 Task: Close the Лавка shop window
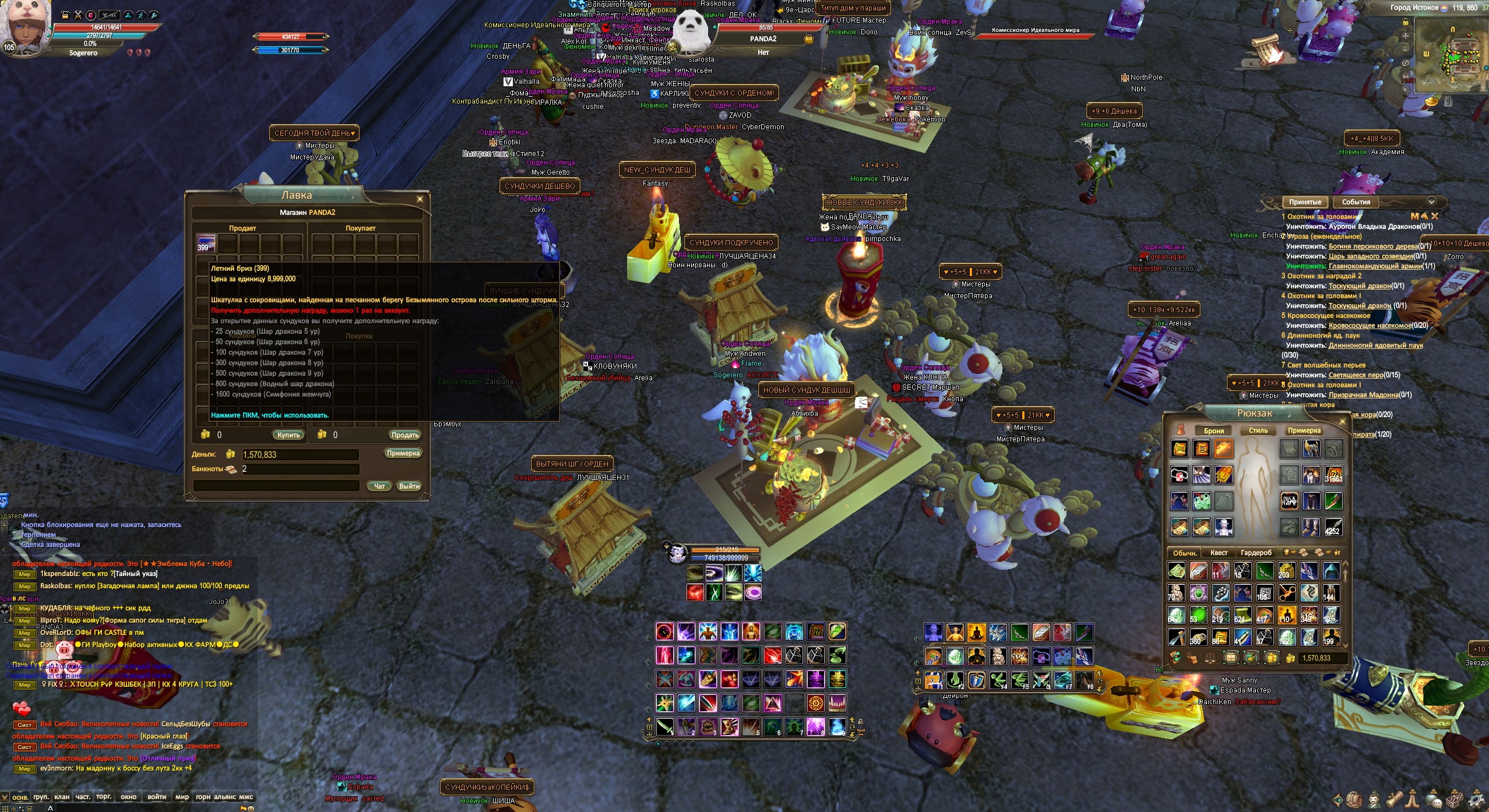[x=420, y=199]
